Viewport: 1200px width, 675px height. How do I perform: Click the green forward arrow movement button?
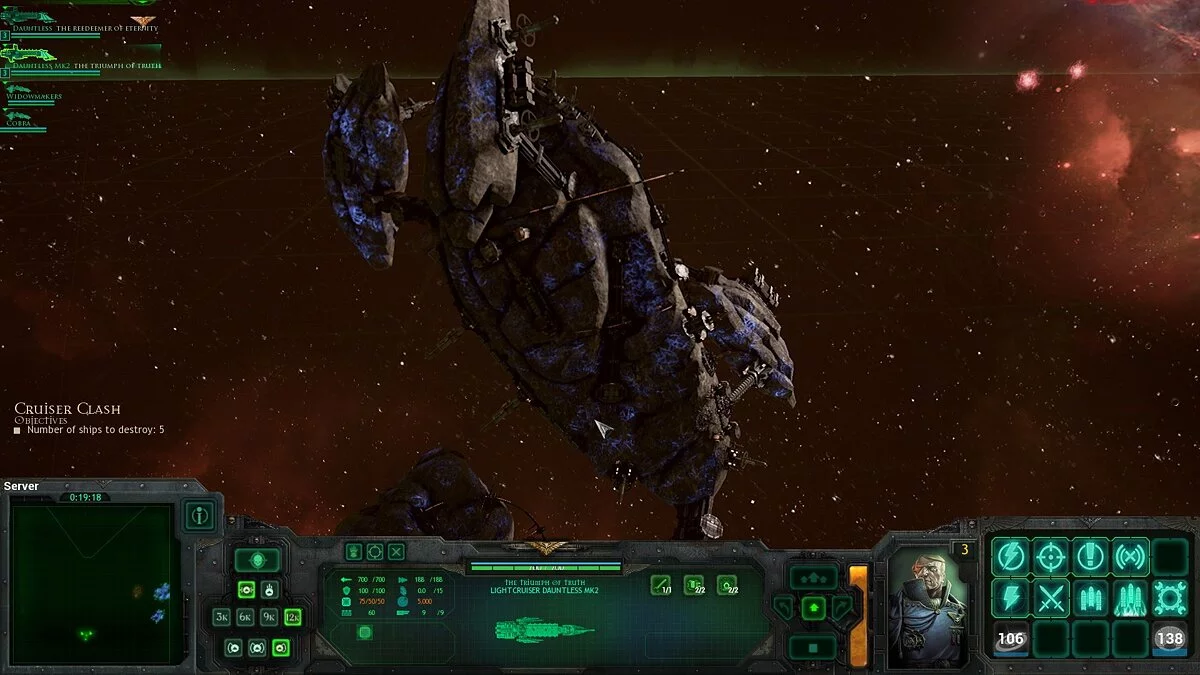pos(814,606)
